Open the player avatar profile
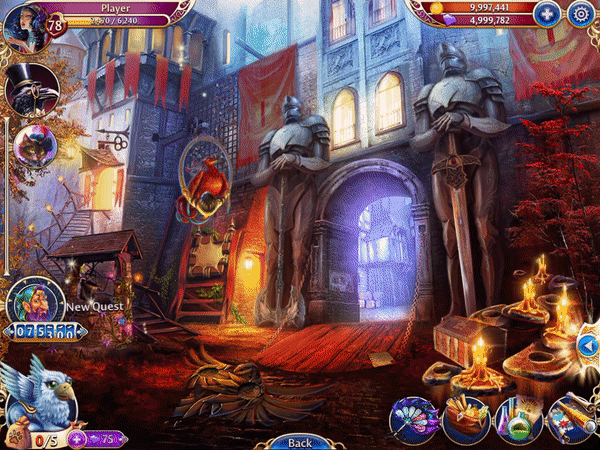The height and width of the screenshot is (450, 600). (x=24, y=24)
